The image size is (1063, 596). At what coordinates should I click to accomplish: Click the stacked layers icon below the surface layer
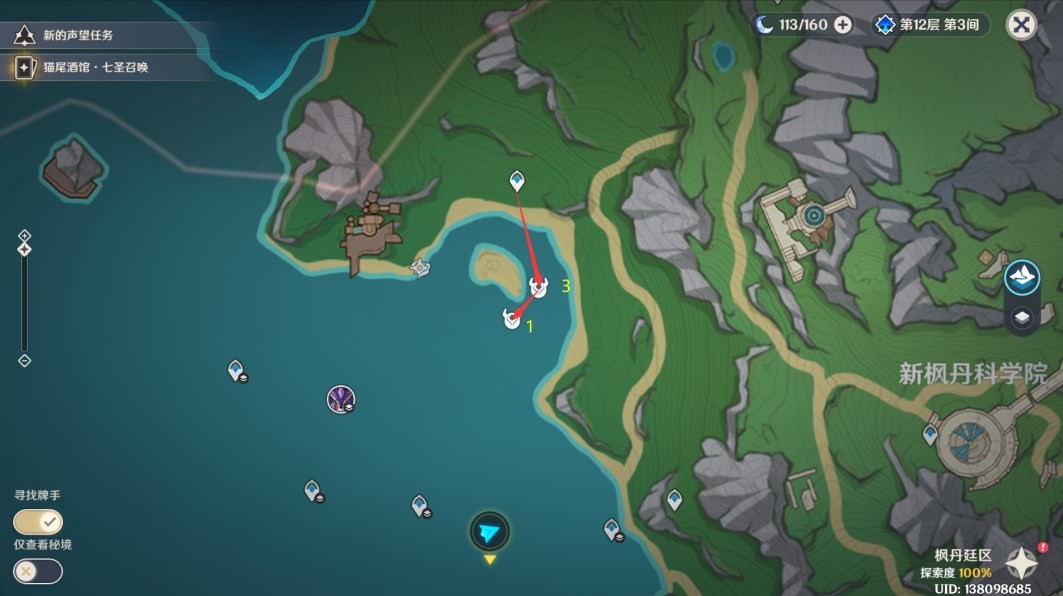1021,318
